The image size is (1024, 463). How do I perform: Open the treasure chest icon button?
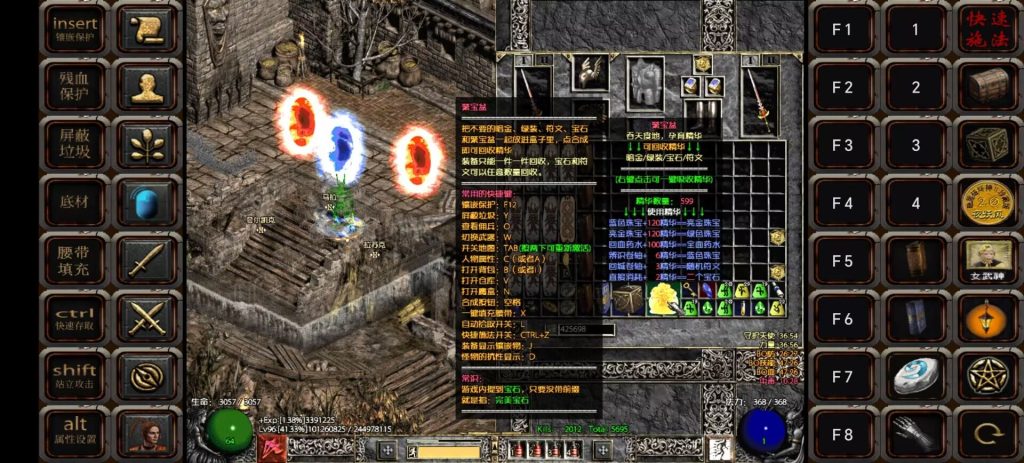point(987,87)
